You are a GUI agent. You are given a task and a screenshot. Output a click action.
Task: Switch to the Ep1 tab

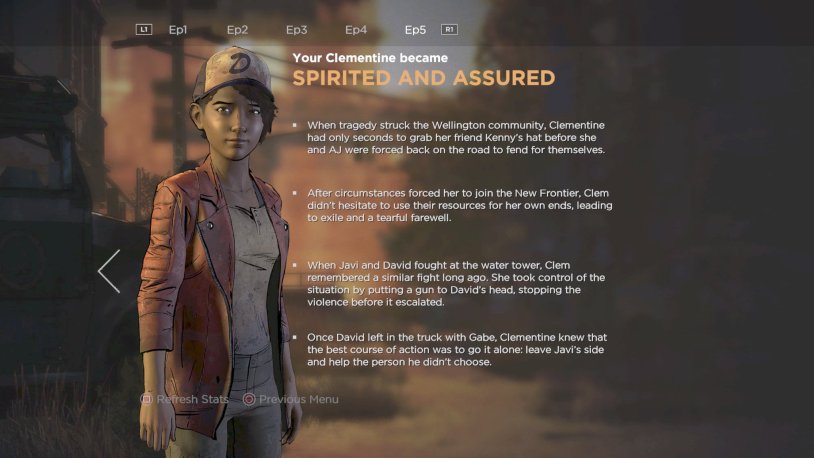click(178, 30)
